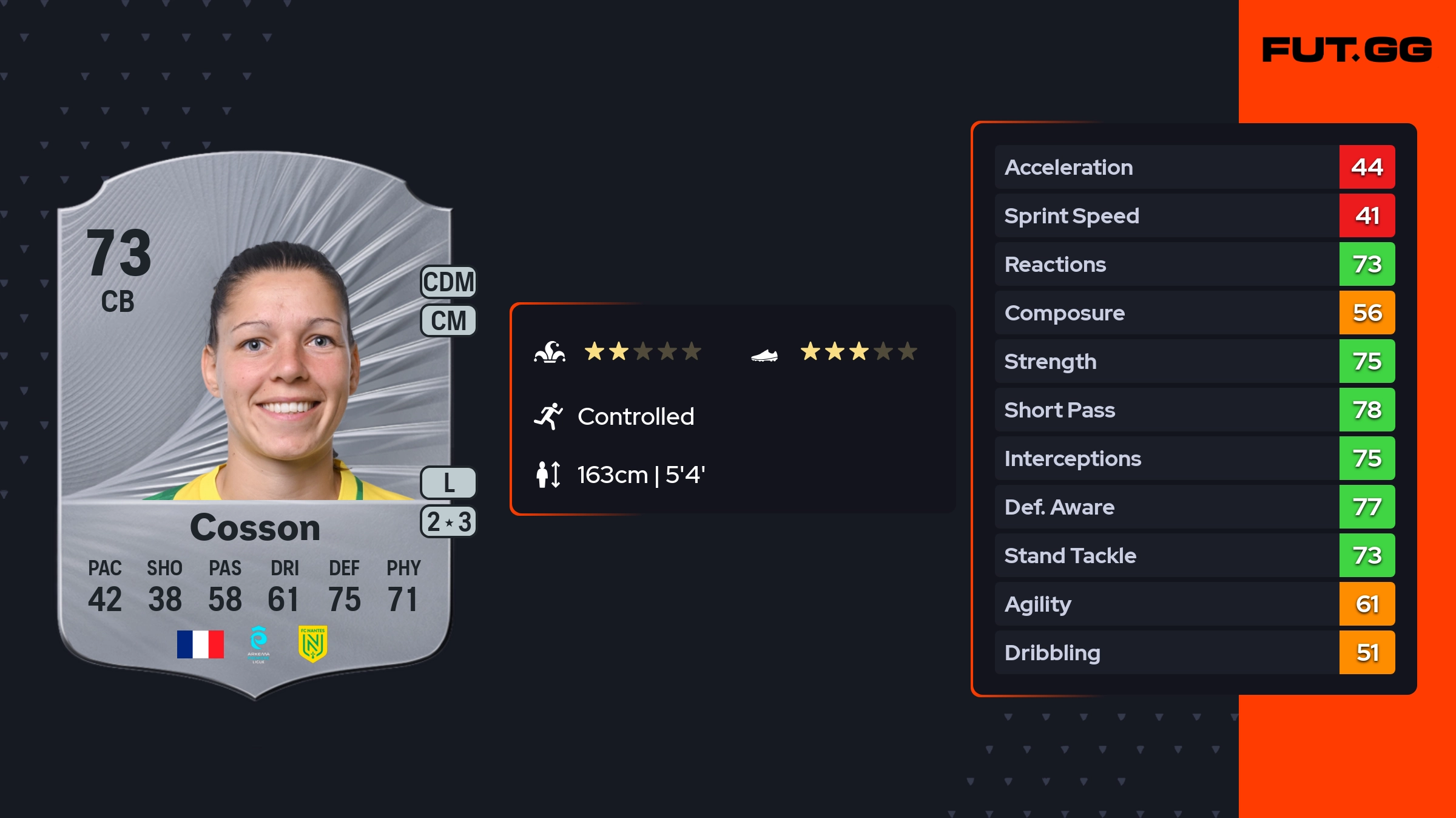Select the Def. Aware stat row
The image size is (1456, 818).
1194,507
